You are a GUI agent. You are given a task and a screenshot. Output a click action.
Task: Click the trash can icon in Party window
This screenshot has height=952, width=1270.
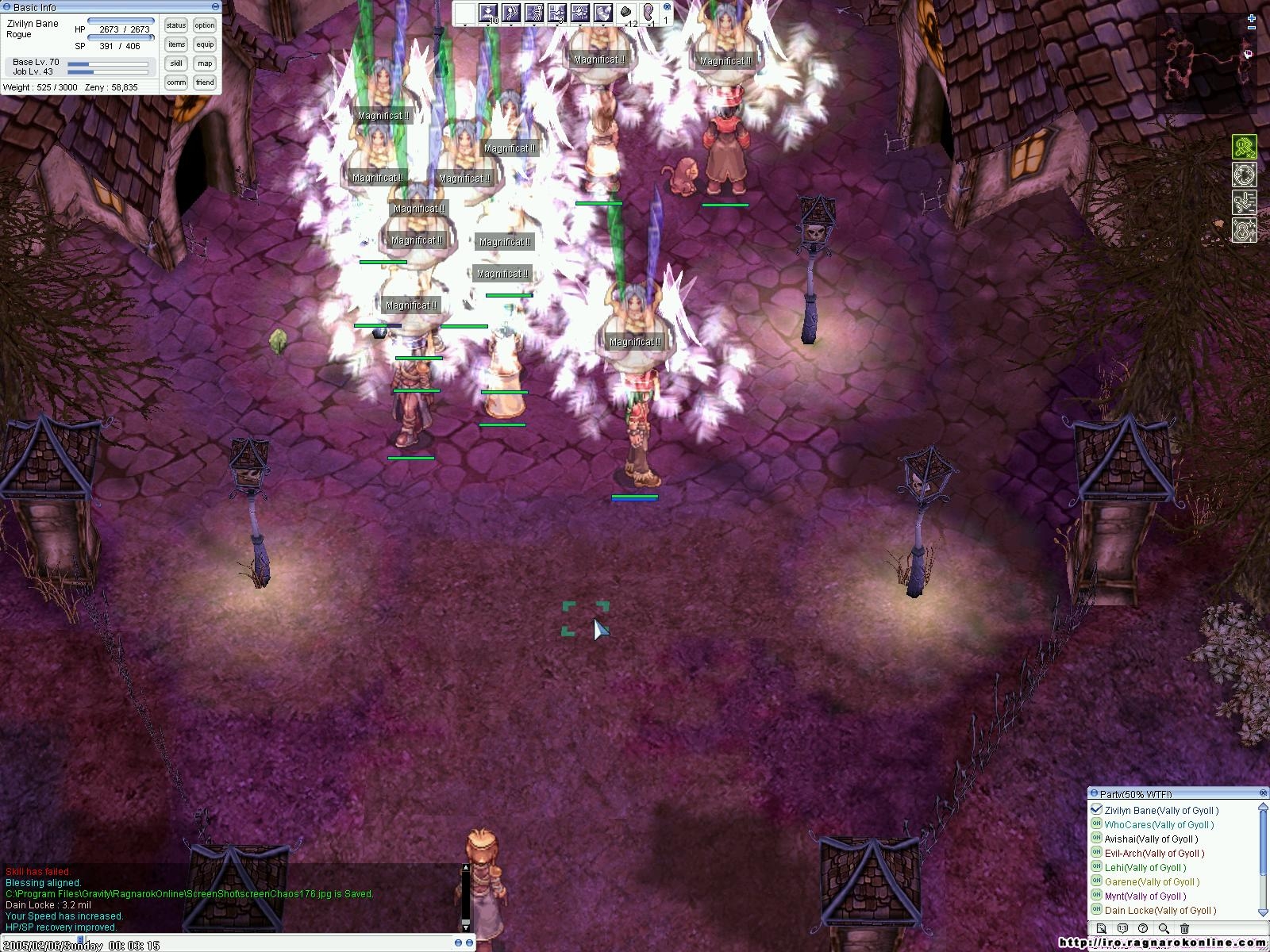[x=1184, y=928]
